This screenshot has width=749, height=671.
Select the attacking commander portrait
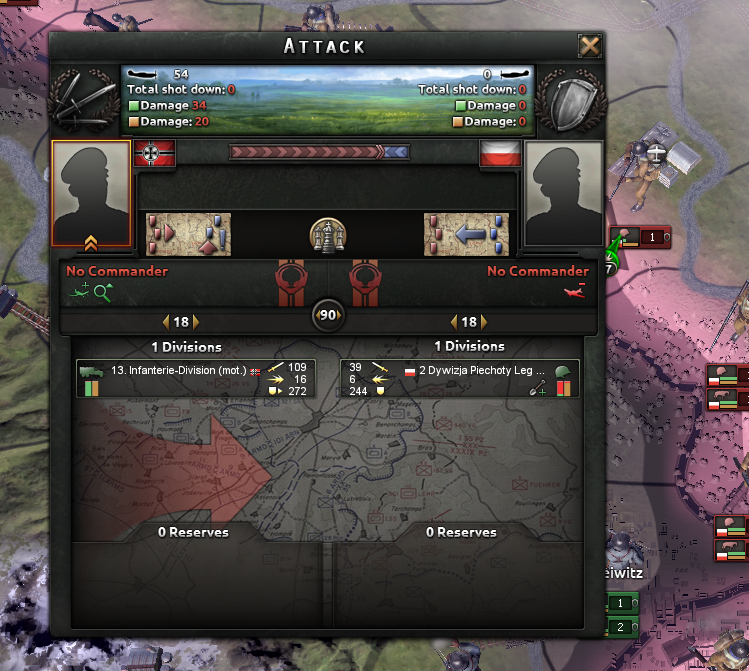(x=91, y=194)
